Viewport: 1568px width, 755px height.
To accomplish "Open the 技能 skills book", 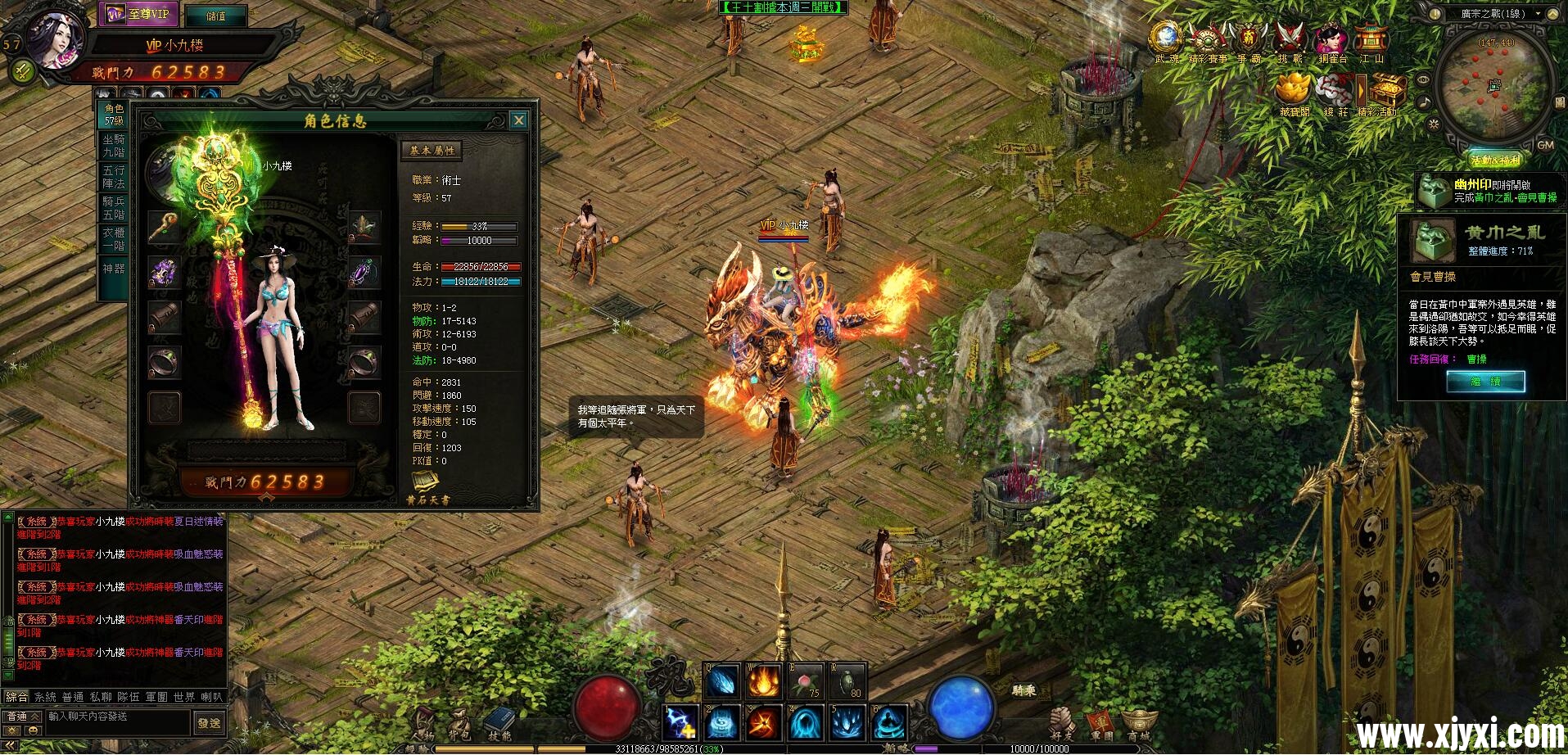I will click(499, 724).
